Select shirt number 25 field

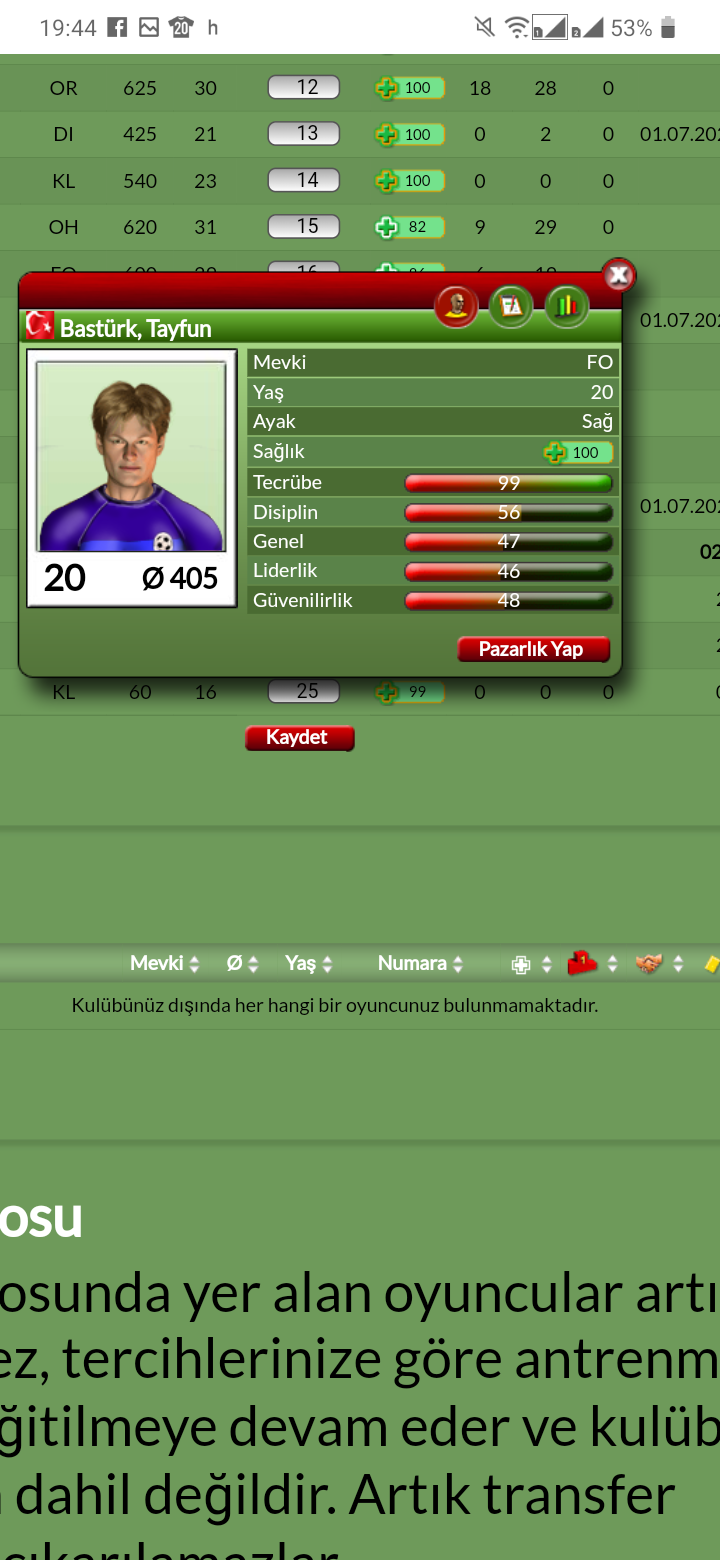[x=304, y=691]
